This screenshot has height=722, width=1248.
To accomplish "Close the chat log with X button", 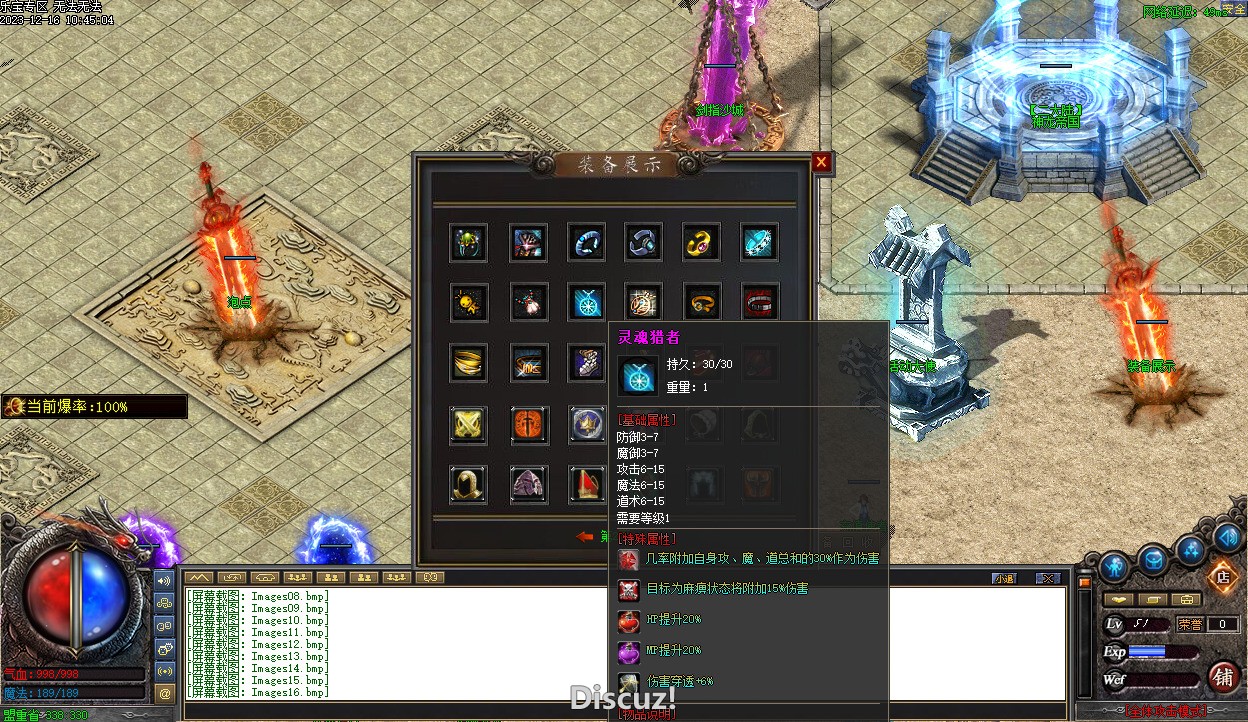I will [x=1047, y=578].
